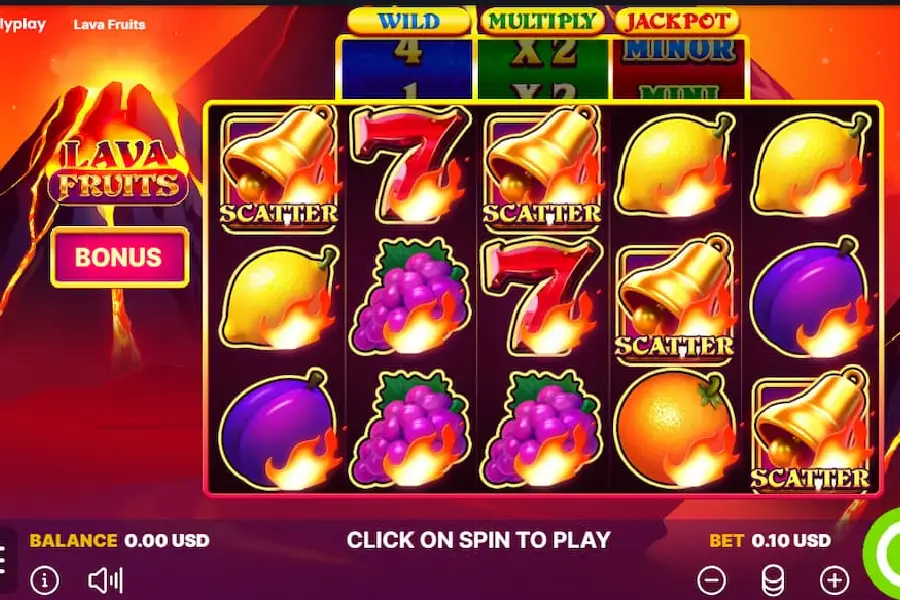This screenshot has width=900, height=600.
Task: Show game info via the circled i icon
Action: tap(44, 580)
